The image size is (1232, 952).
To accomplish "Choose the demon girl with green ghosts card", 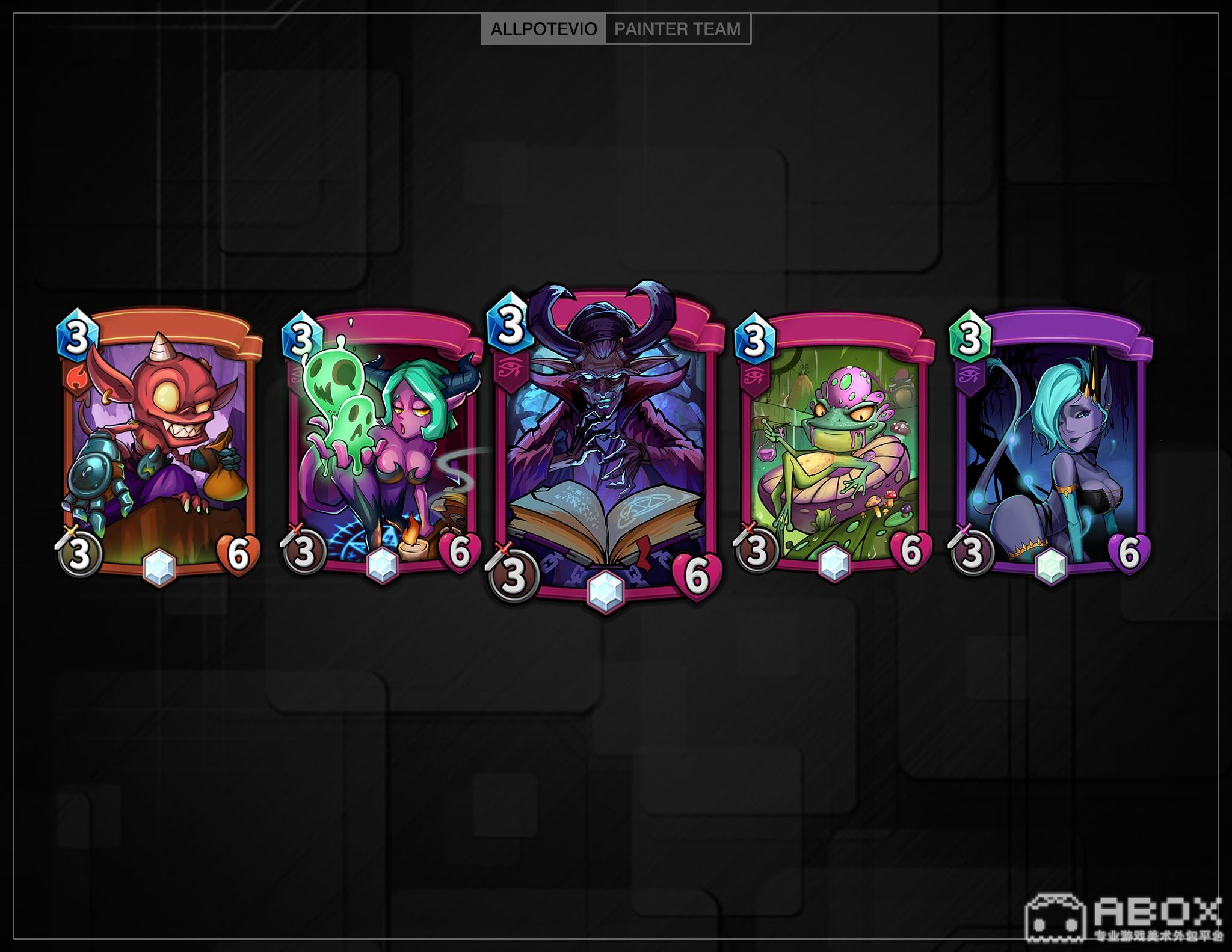I will coord(383,445).
